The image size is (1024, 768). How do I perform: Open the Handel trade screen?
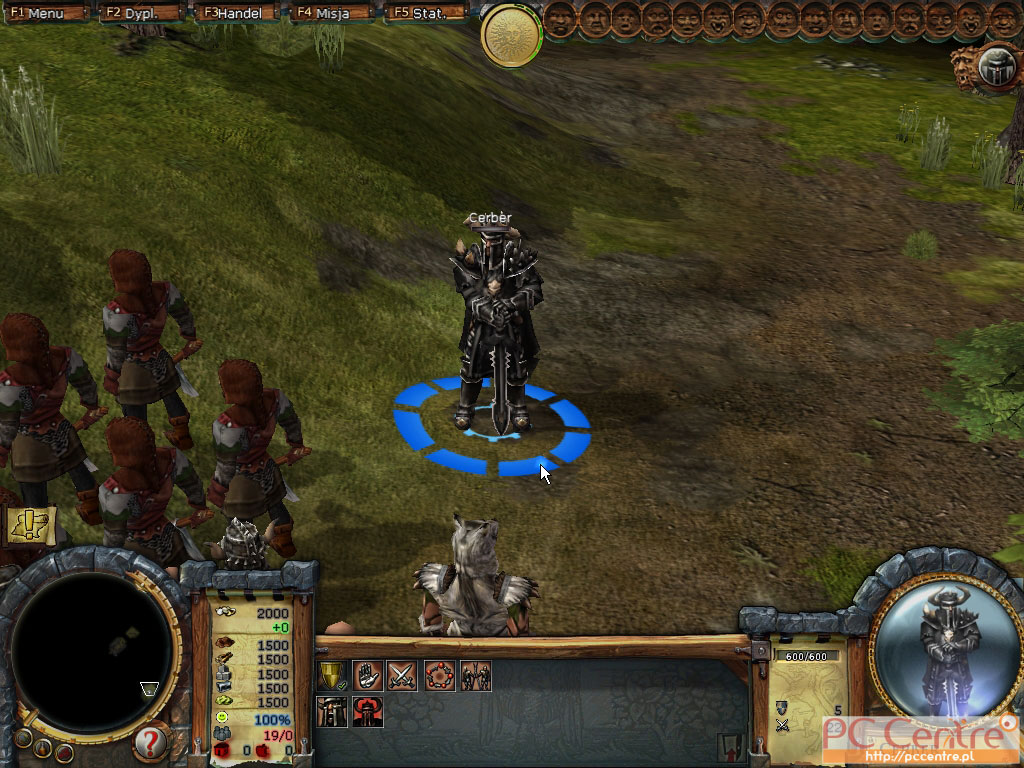[238, 13]
